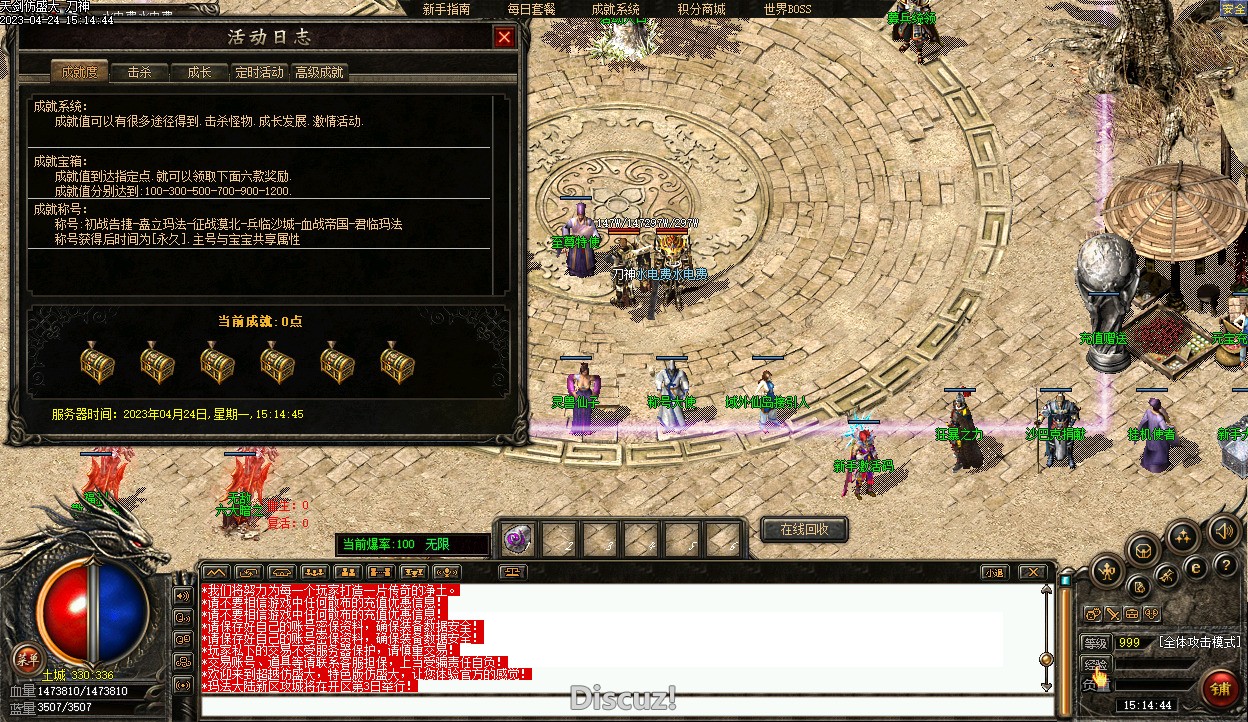This screenshot has height=722, width=1248.
Task: Open 积分商城 from the top bar
Action: (701, 9)
